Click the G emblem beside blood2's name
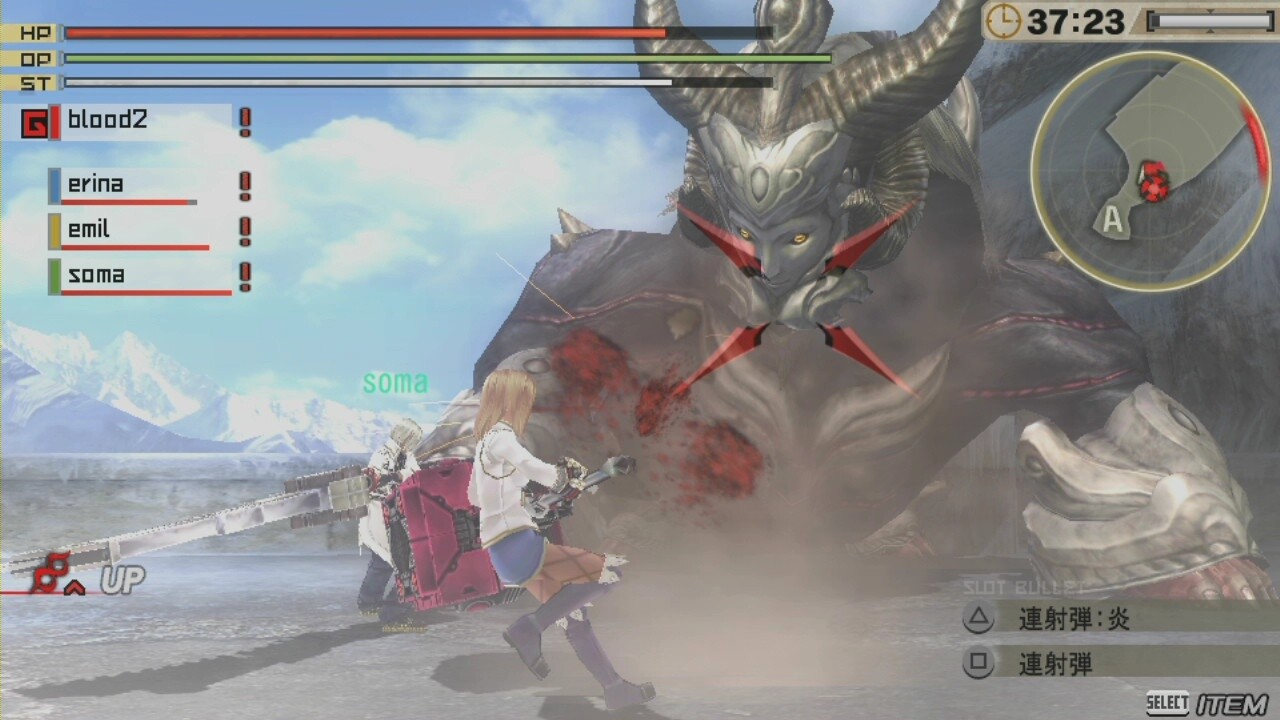1280x720 pixels. tap(33, 122)
